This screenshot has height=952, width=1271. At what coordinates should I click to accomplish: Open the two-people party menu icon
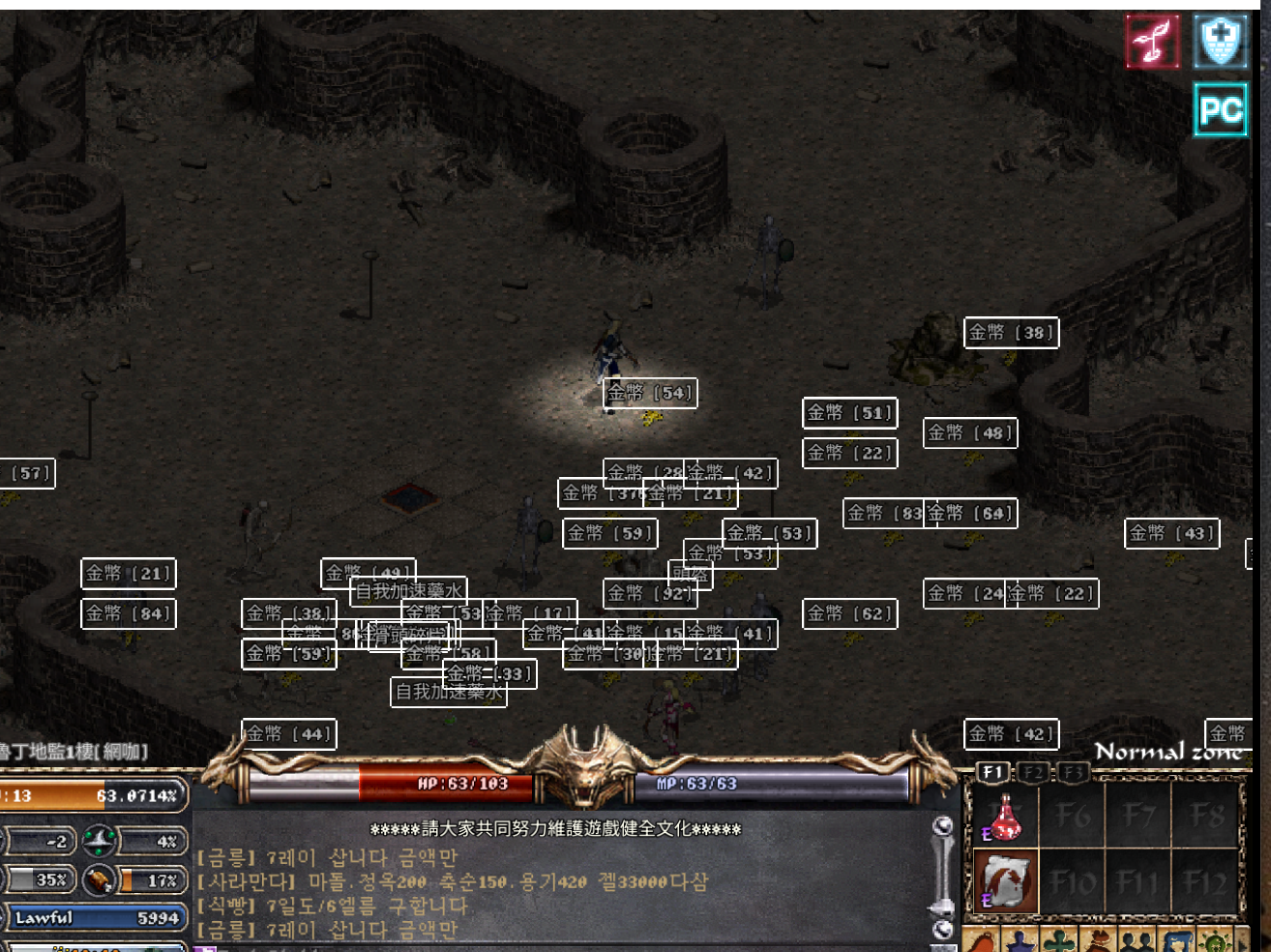click(1138, 940)
